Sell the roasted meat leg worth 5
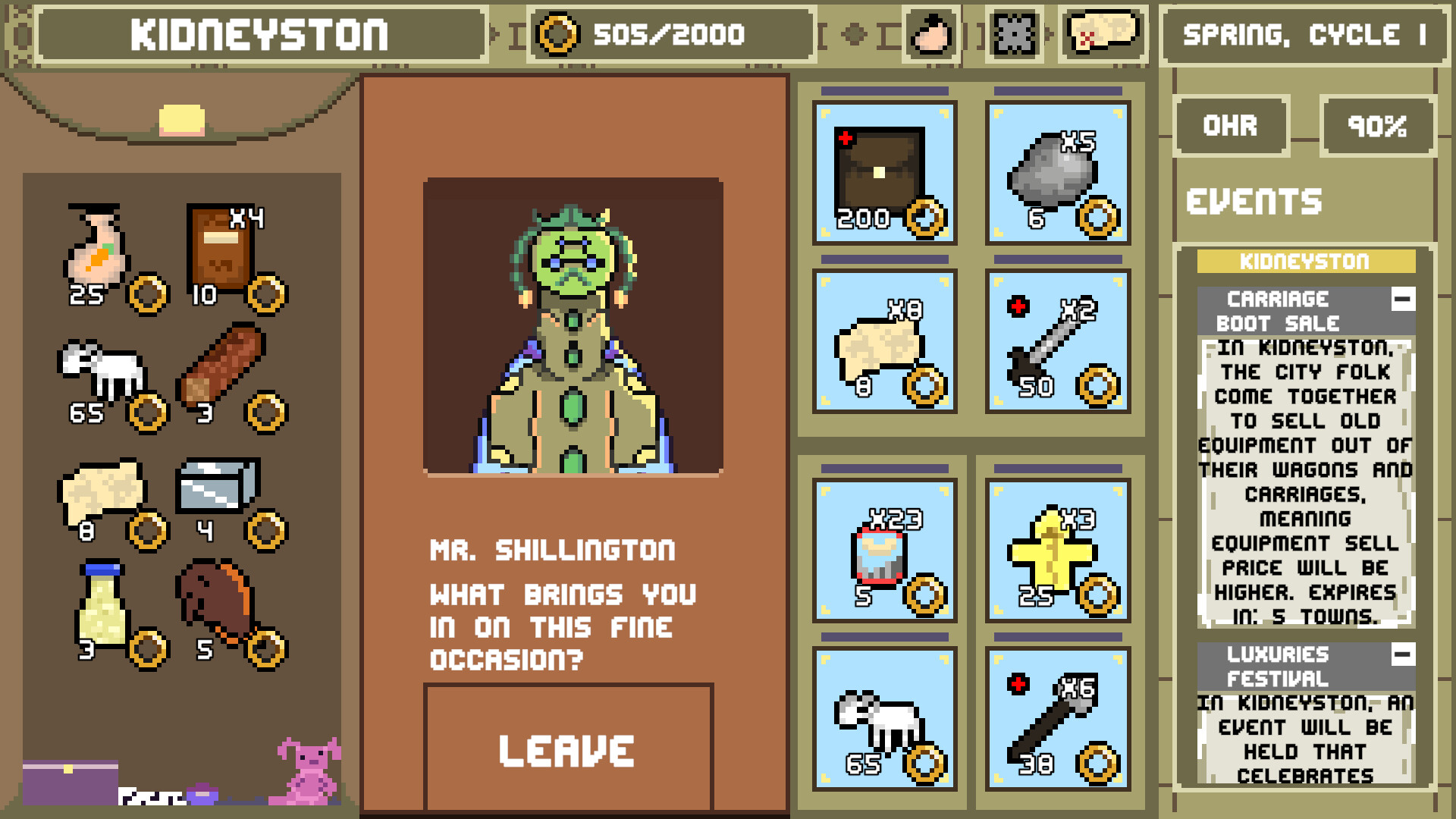The height and width of the screenshot is (819, 1456). 216,607
